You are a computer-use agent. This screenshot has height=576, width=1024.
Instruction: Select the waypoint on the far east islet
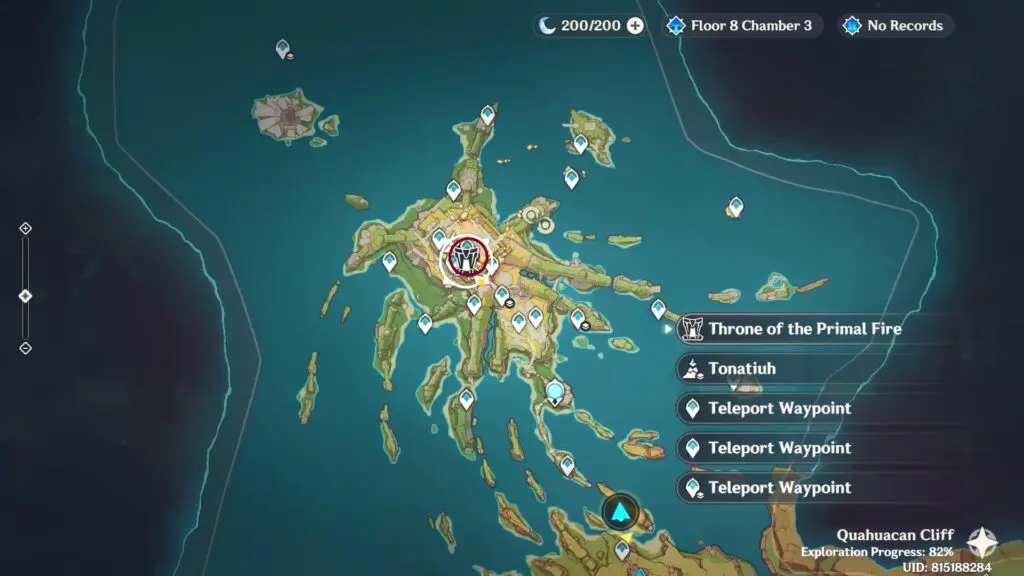(x=736, y=206)
